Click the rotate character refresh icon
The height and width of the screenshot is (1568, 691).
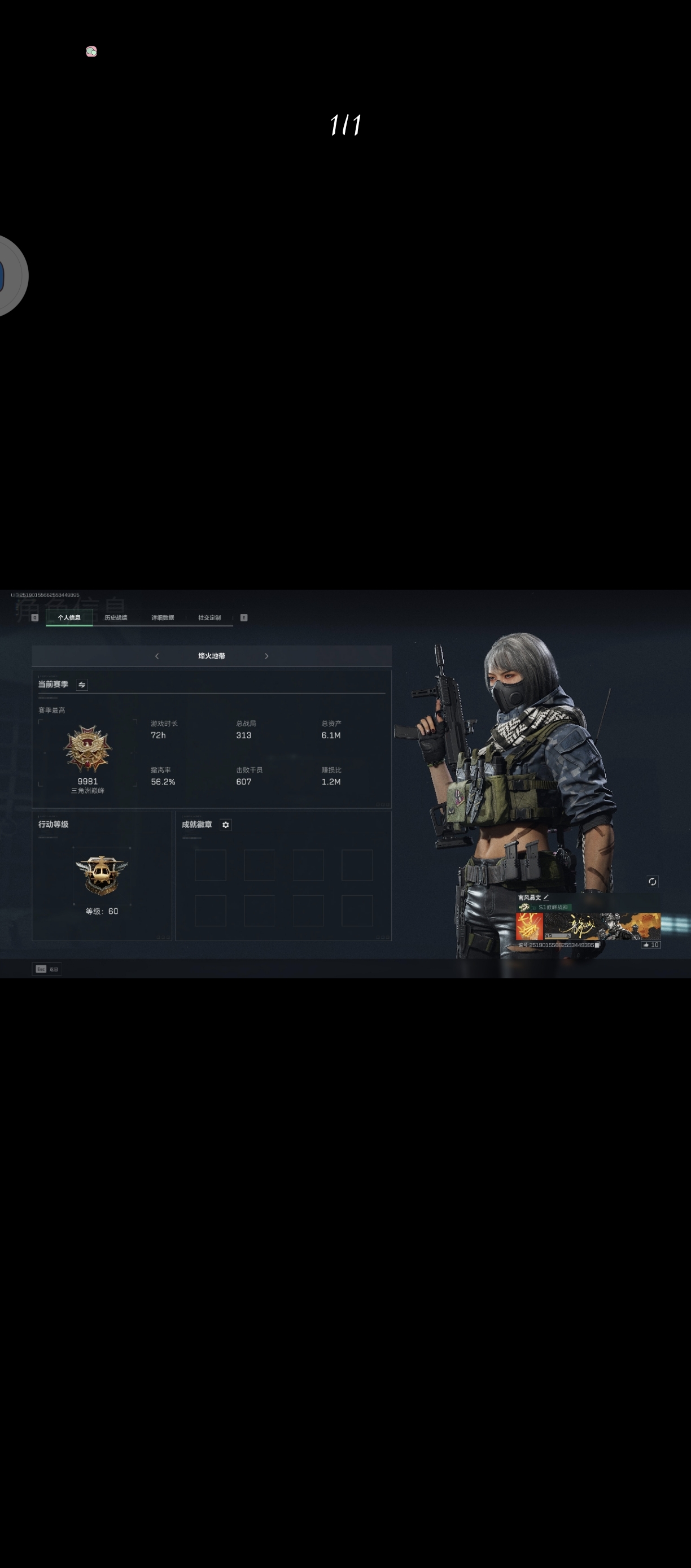[x=652, y=881]
